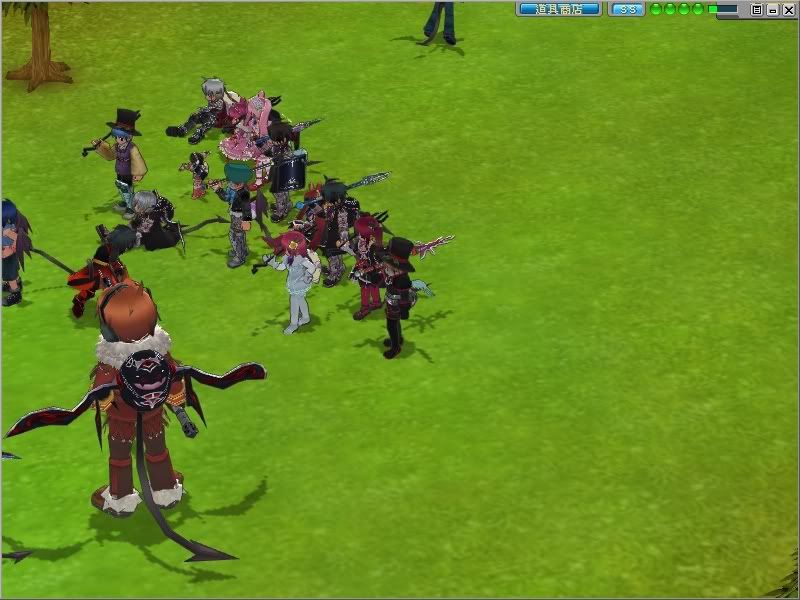This screenshot has width=800, height=600.
Task: Minimize the game window
Action: click(772, 9)
